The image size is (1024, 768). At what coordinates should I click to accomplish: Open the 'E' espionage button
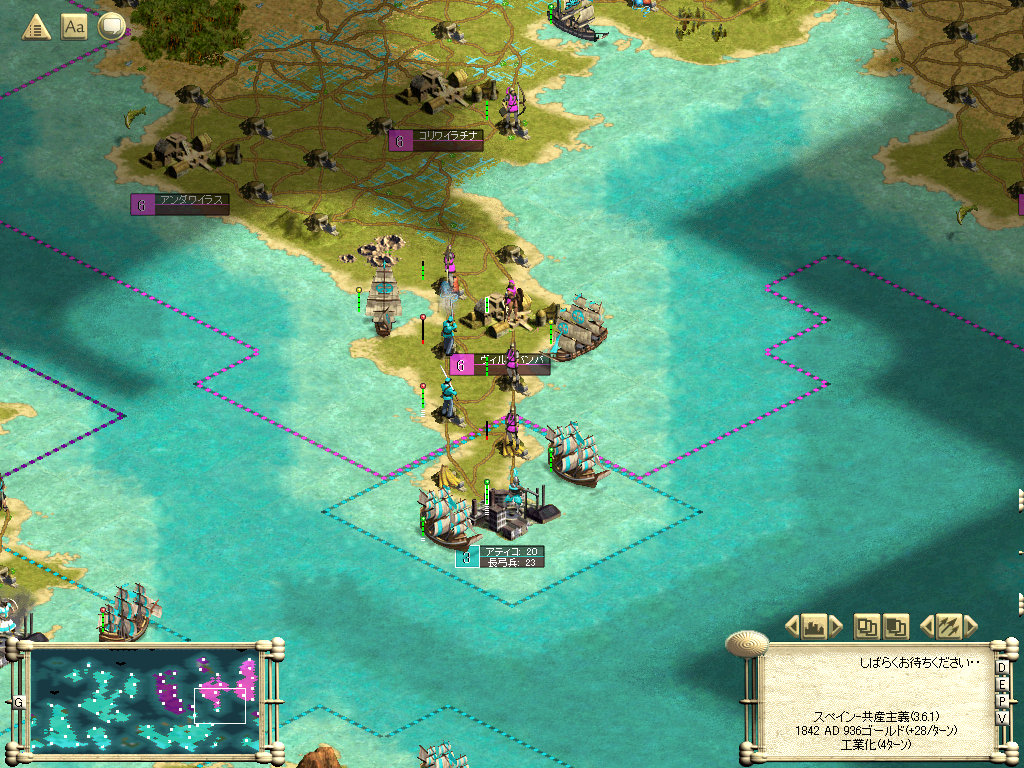pyautogui.click(x=1002, y=685)
